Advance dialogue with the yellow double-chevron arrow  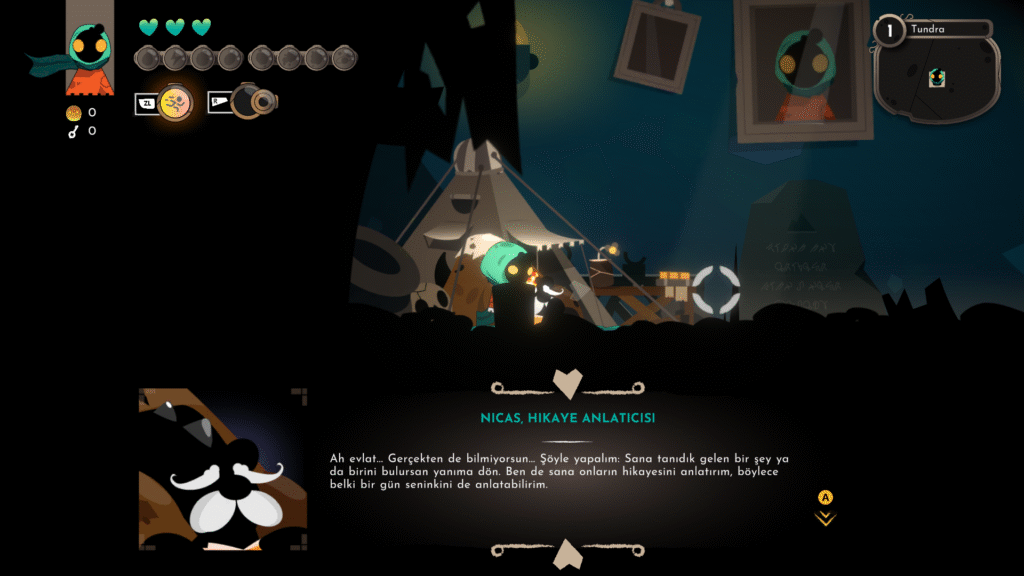(825, 518)
